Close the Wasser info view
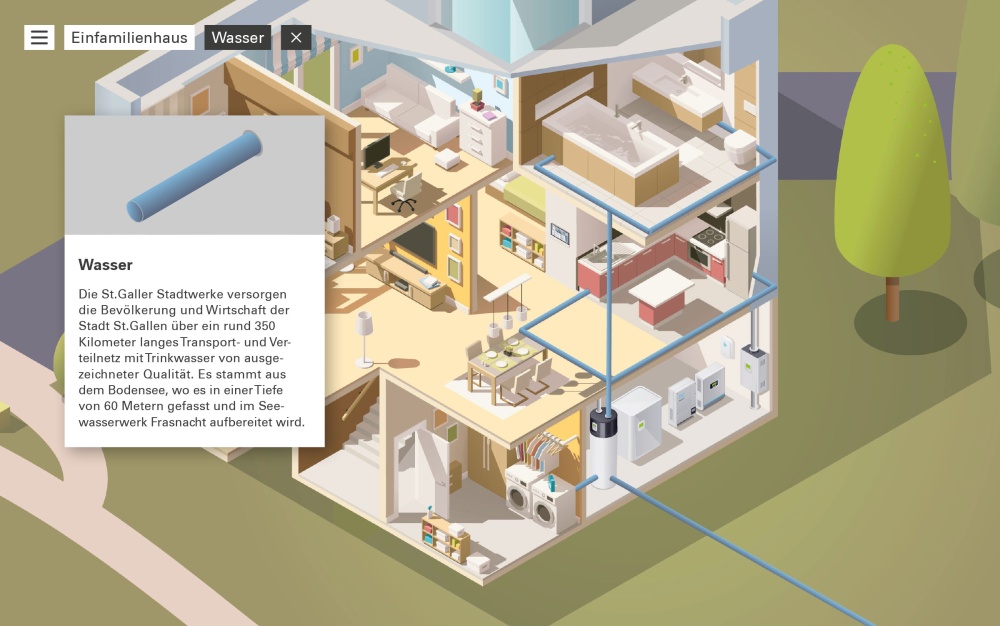Screen dimensions: 1000x626 point(296,38)
